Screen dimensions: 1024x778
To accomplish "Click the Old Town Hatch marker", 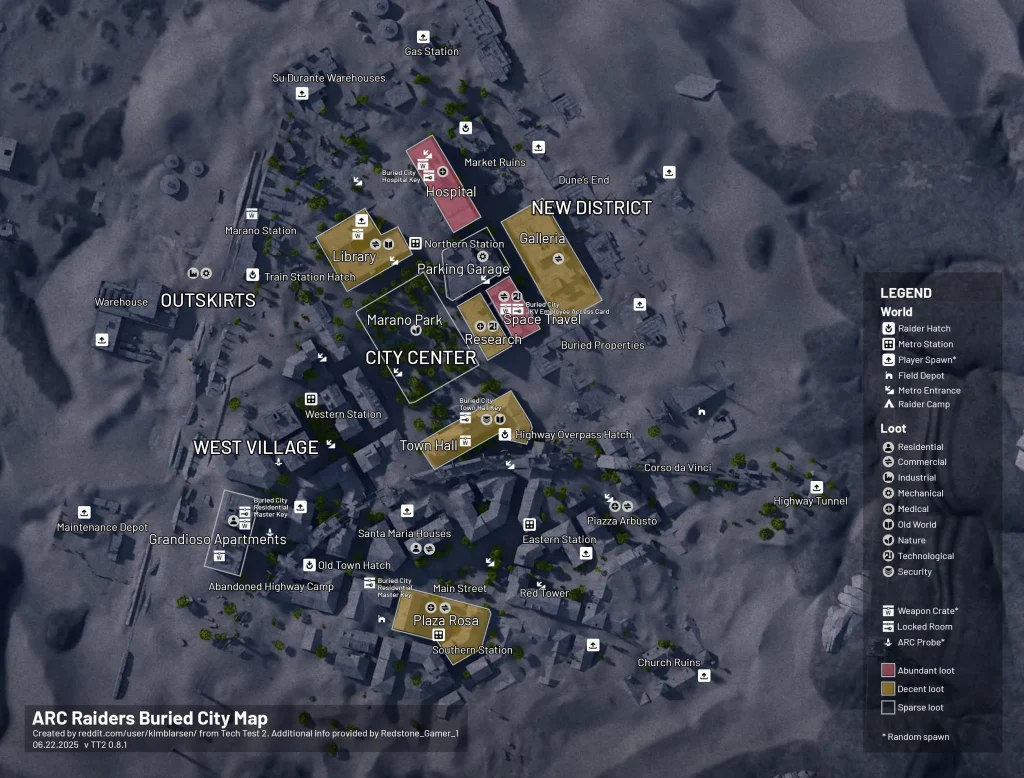I will pyautogui.click(x=309, y=565).
